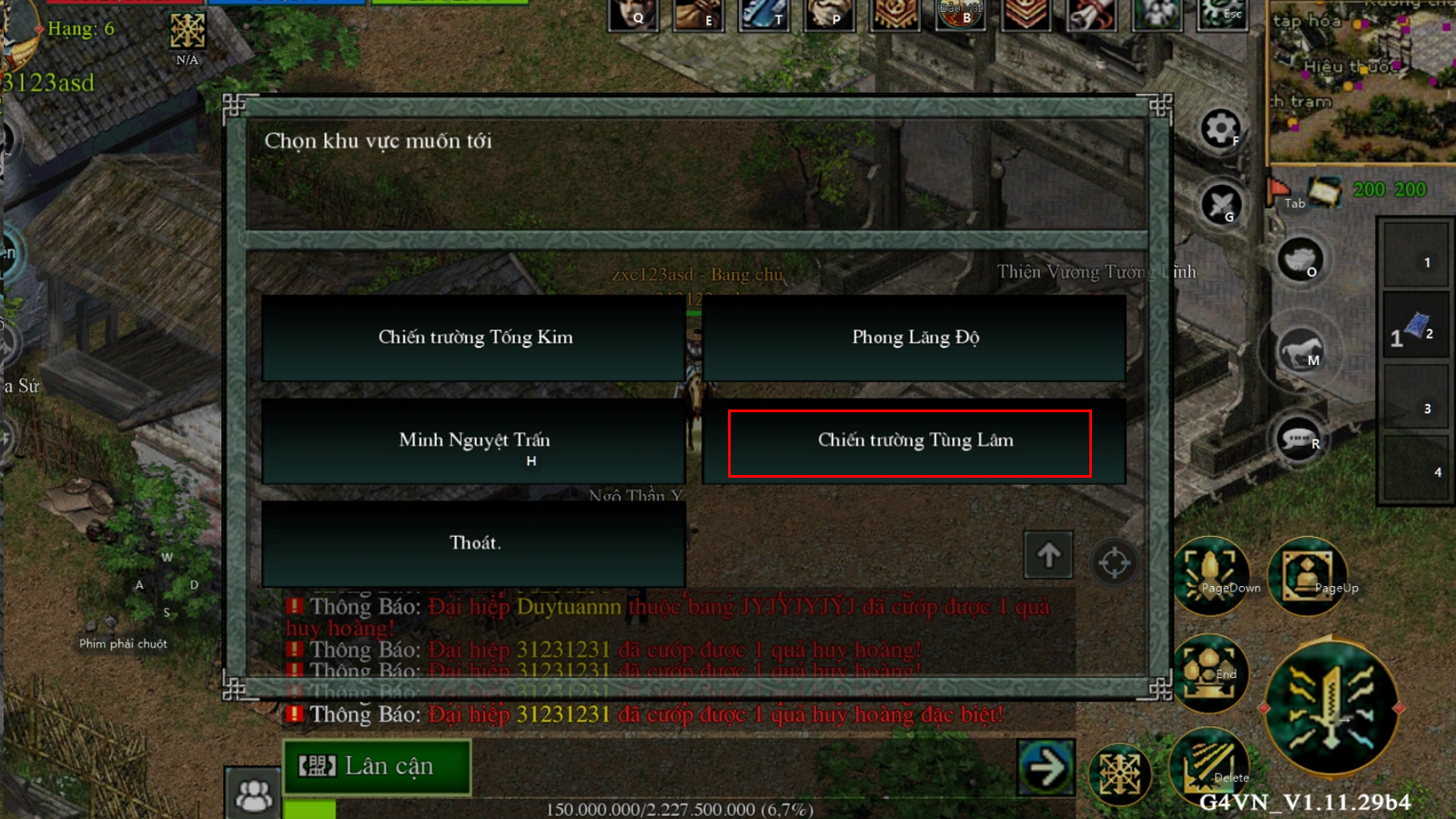Click the Lân cận chat channel button
1456x819 pixels.
pyautogui.click(x=377, y=767)
